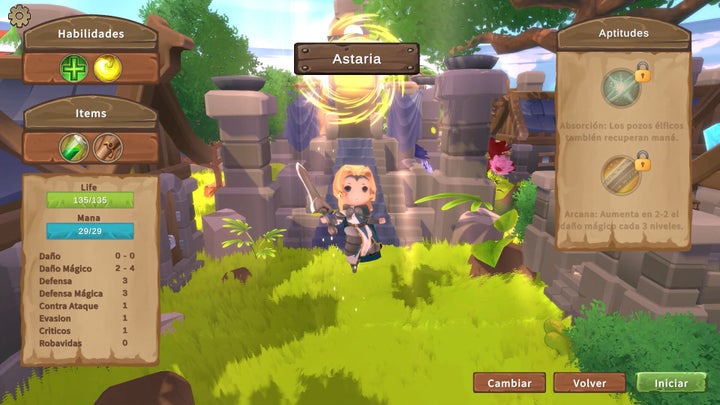Choose the green potion item

pos(74,148)
